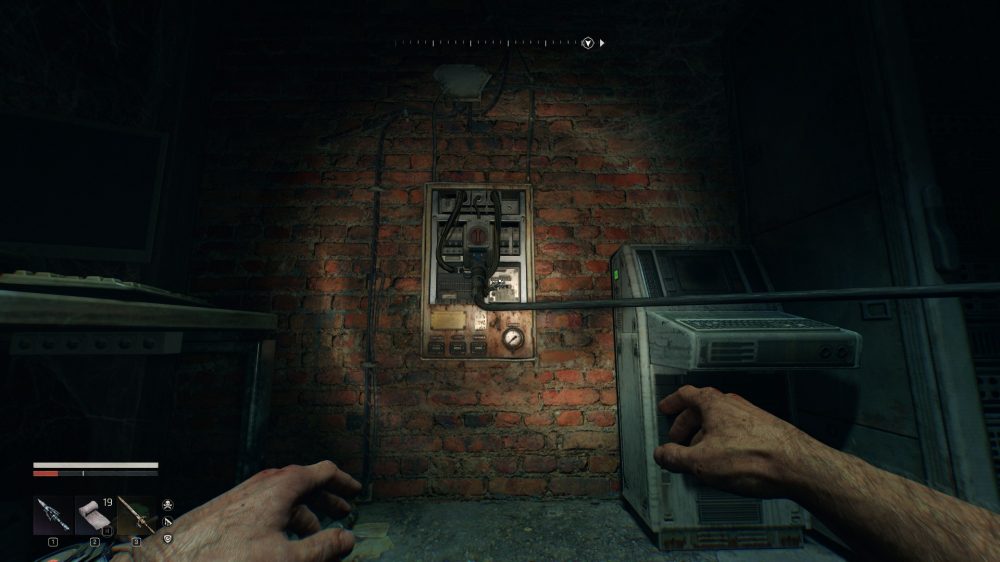
Task: Click the objective marker on the compass
Action: 589,43
